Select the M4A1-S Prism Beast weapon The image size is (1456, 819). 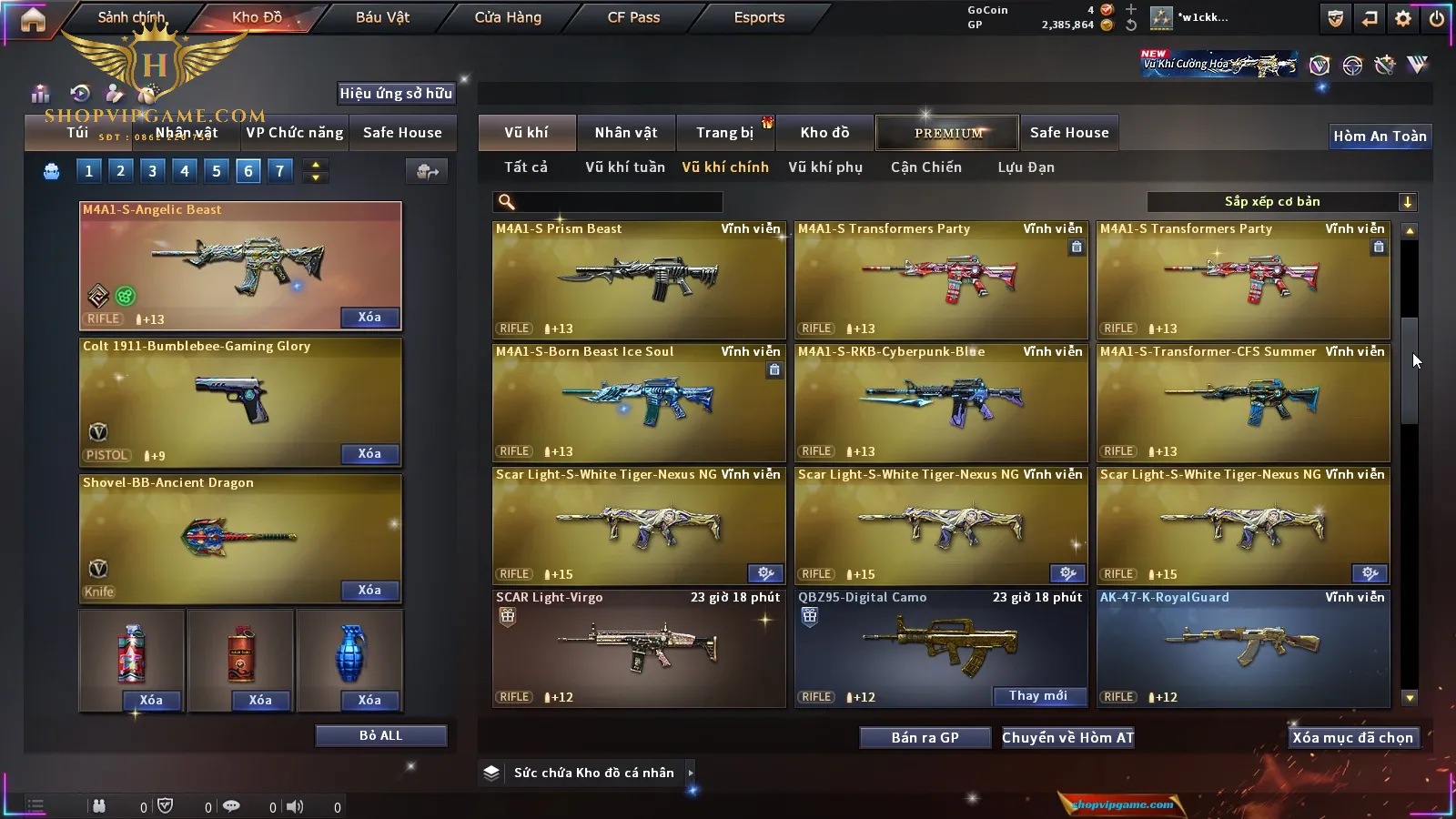639,279
